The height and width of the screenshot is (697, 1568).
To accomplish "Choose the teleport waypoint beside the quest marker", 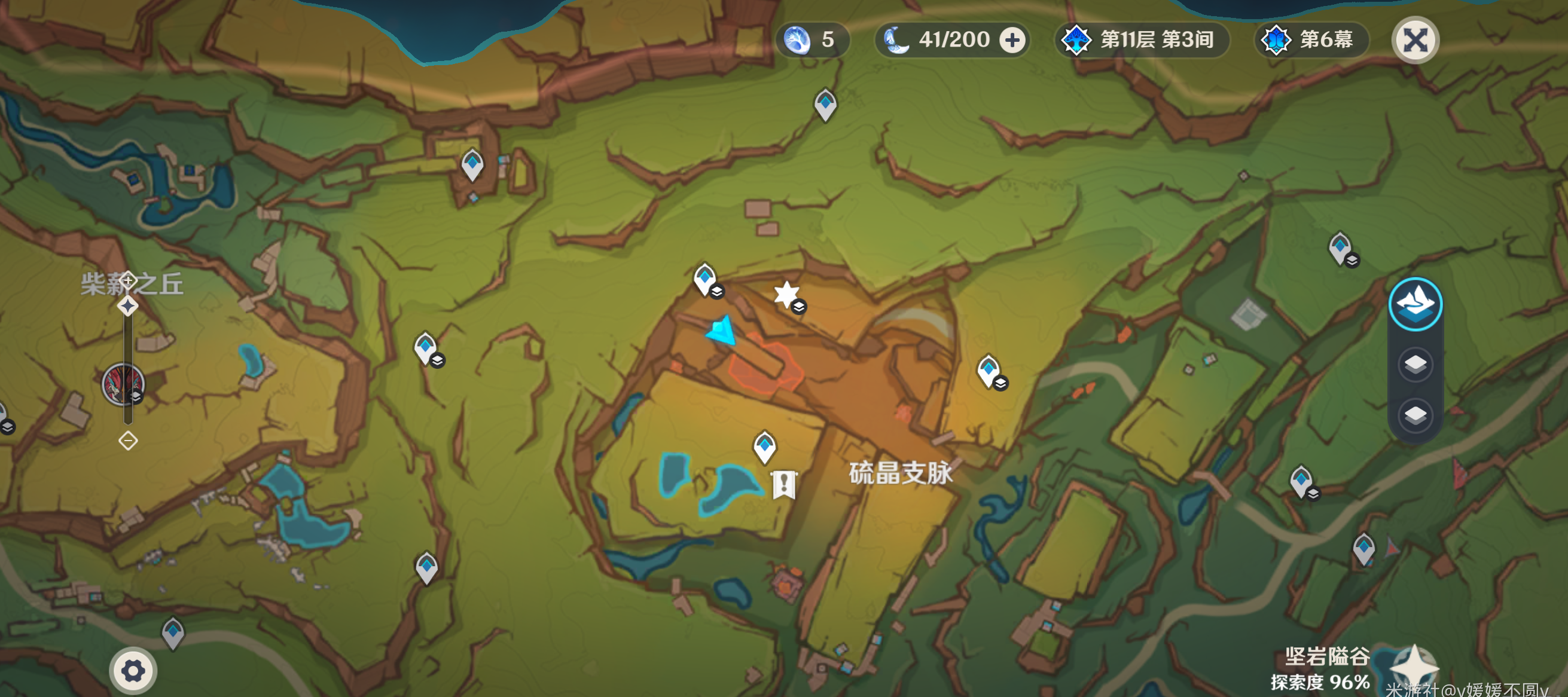I will [x=764, y=445].
